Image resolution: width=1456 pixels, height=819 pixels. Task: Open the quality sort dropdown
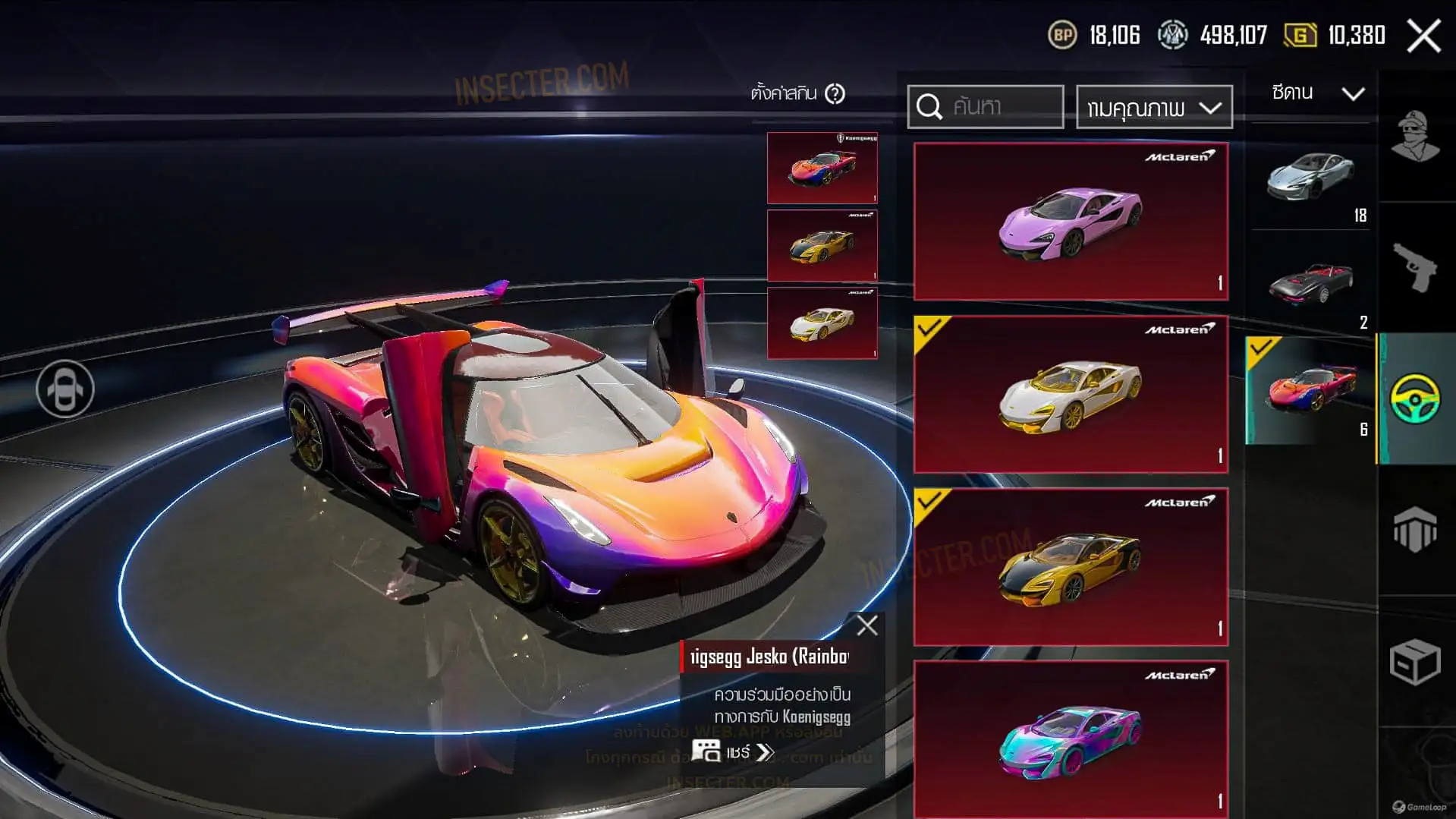[1153, 108]
